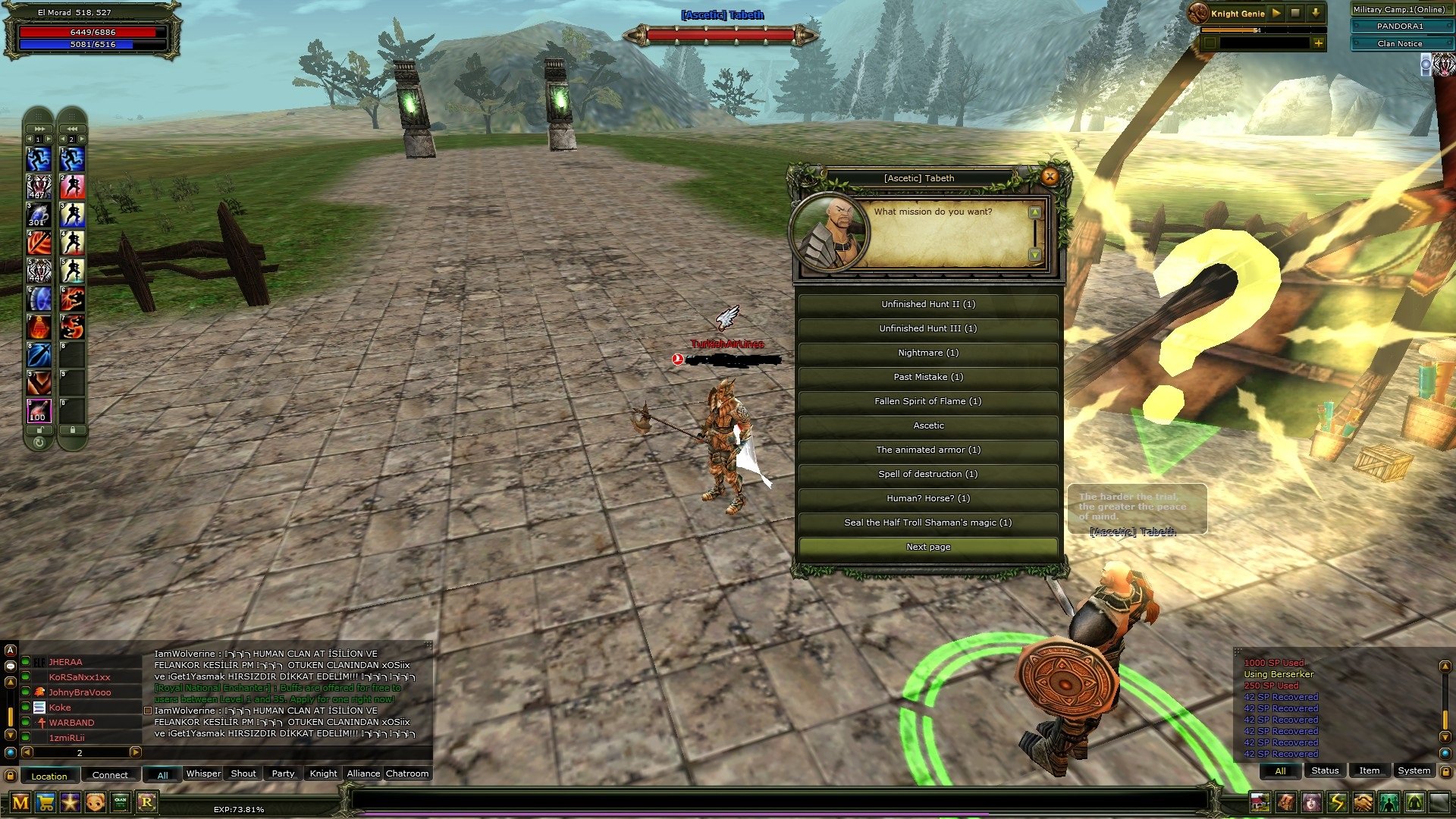Open the Power-Up Store R icon

[146, 802]
